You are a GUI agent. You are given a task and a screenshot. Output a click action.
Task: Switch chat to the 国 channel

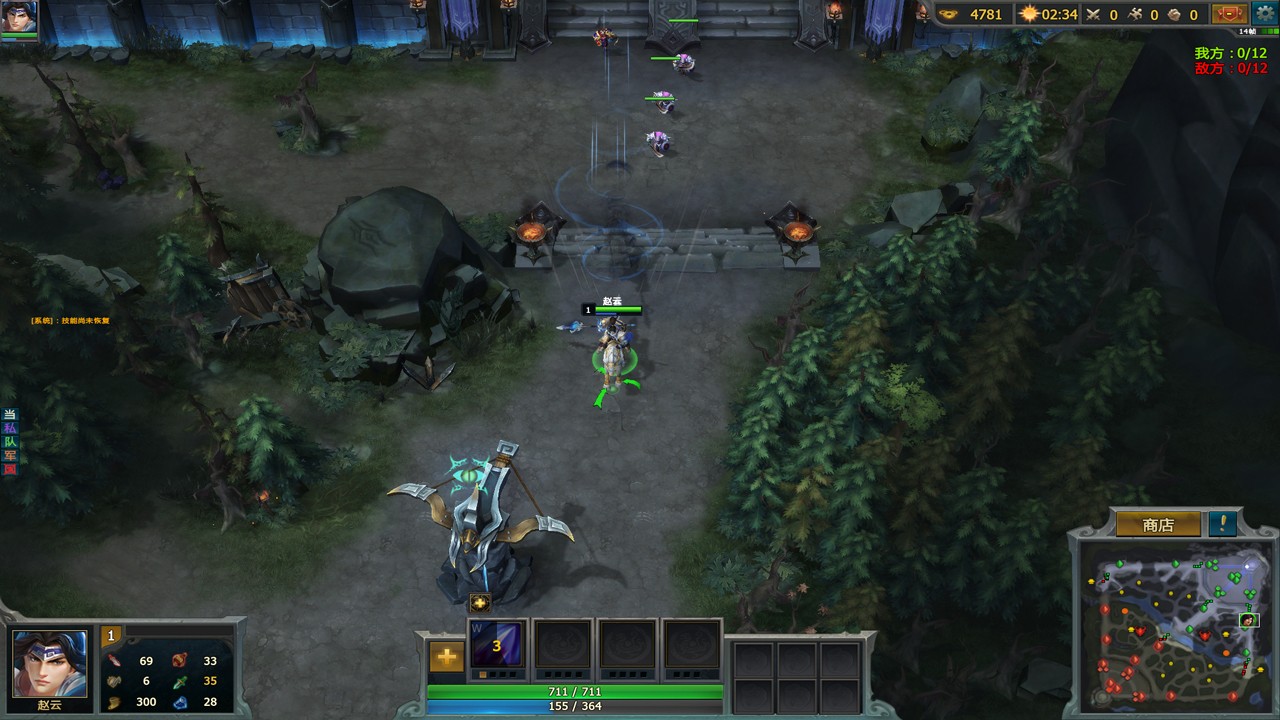click(10, 469)
